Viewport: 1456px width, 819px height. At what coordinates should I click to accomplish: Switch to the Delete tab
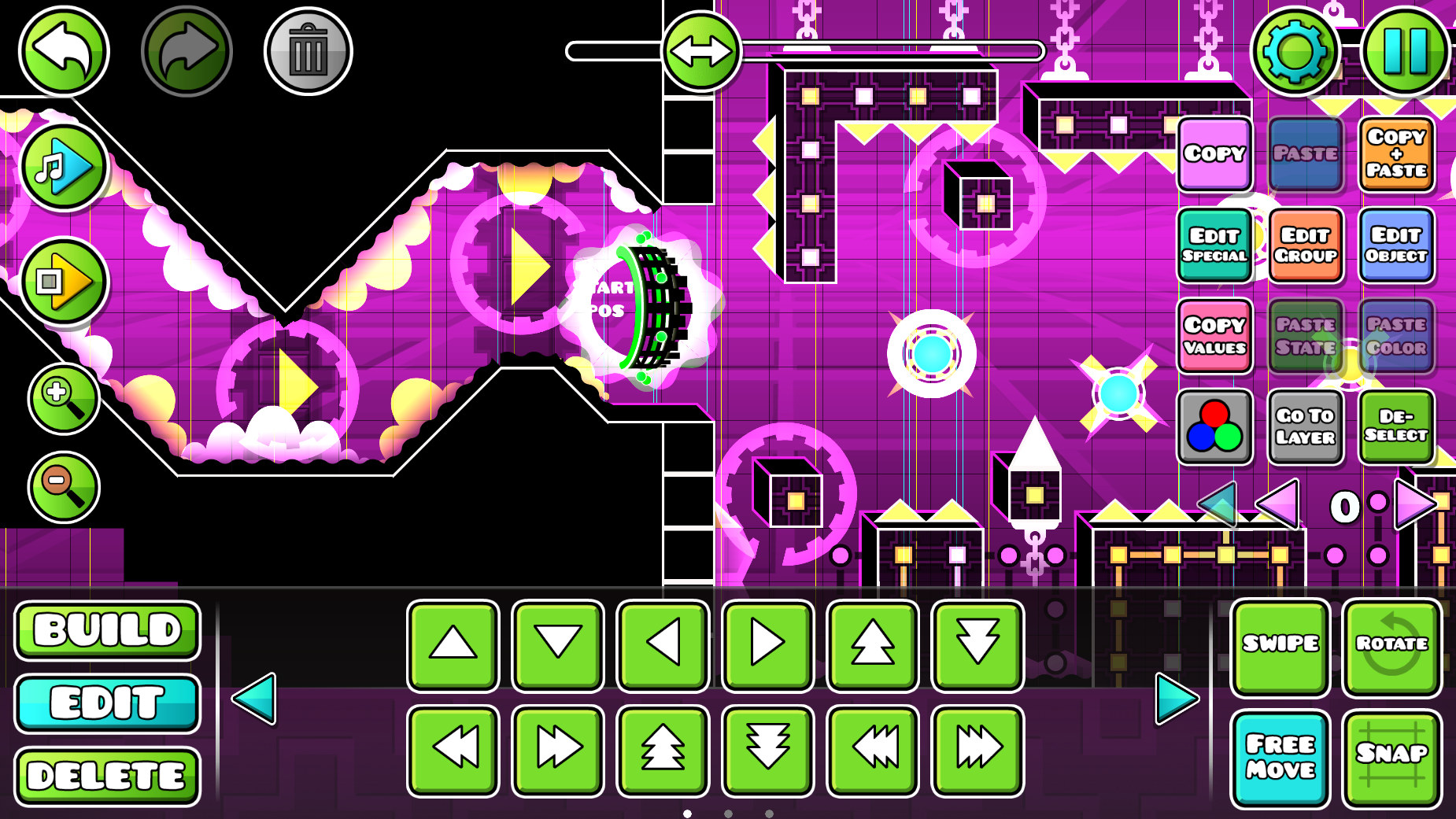tap(108, 777)
